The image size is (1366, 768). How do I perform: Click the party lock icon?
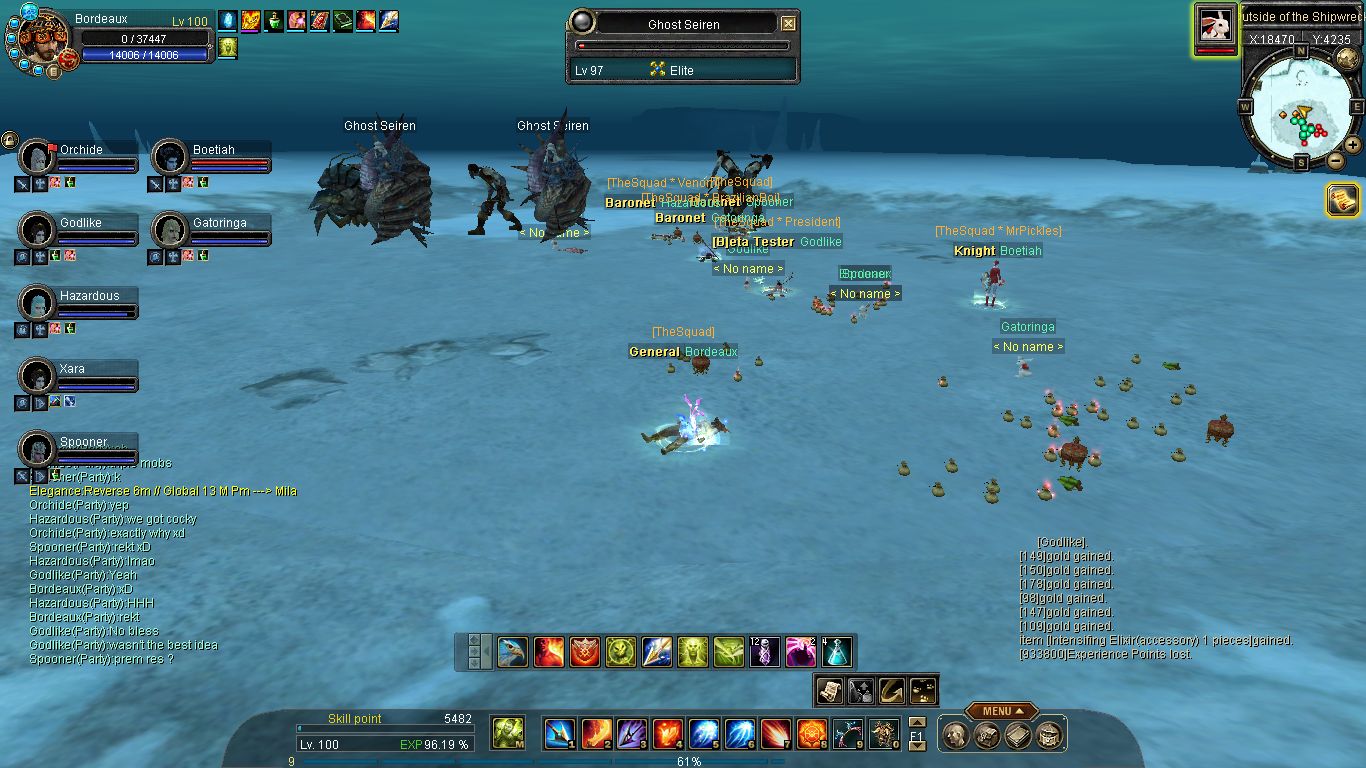point(9,141)
